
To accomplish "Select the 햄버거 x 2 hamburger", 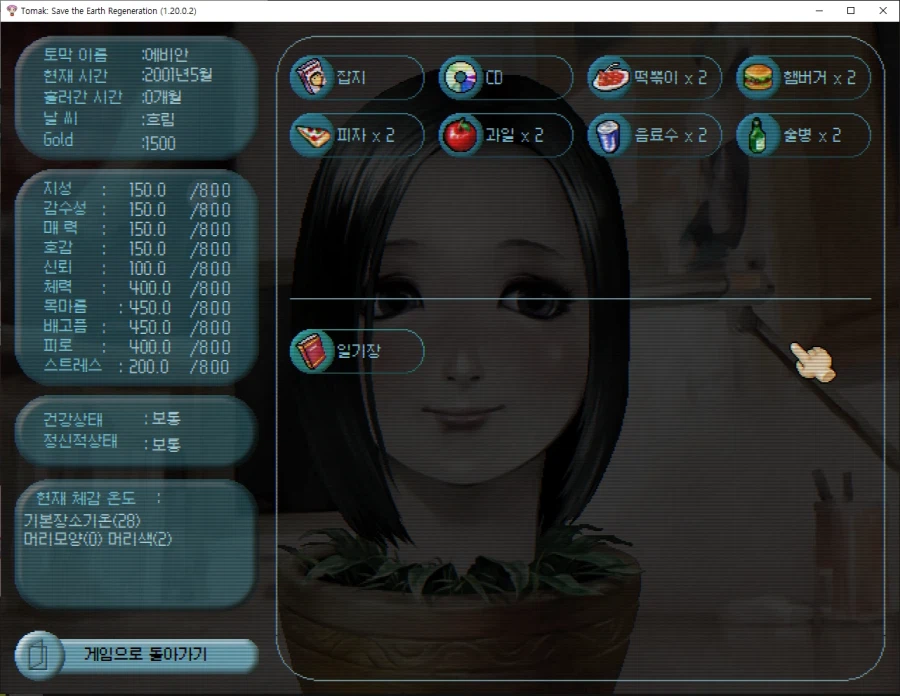I will [803, 78].
